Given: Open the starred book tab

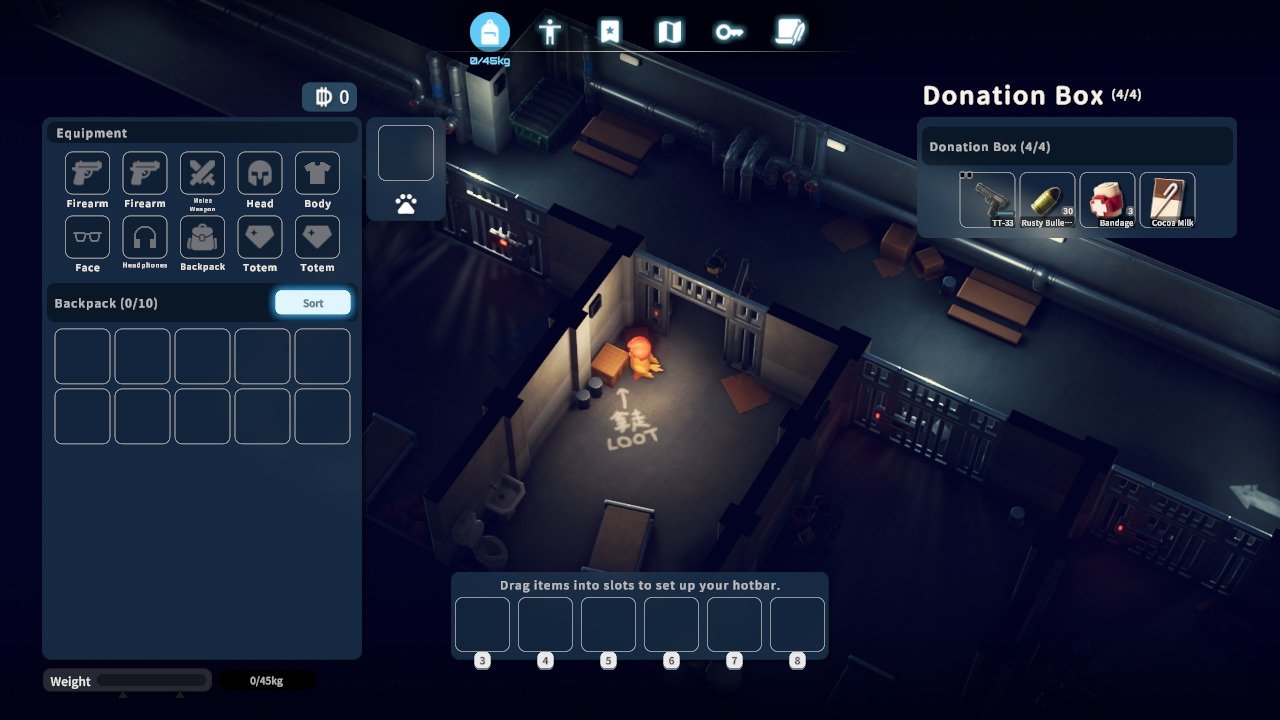Looking at the screenshot, I should click(610, 32).
